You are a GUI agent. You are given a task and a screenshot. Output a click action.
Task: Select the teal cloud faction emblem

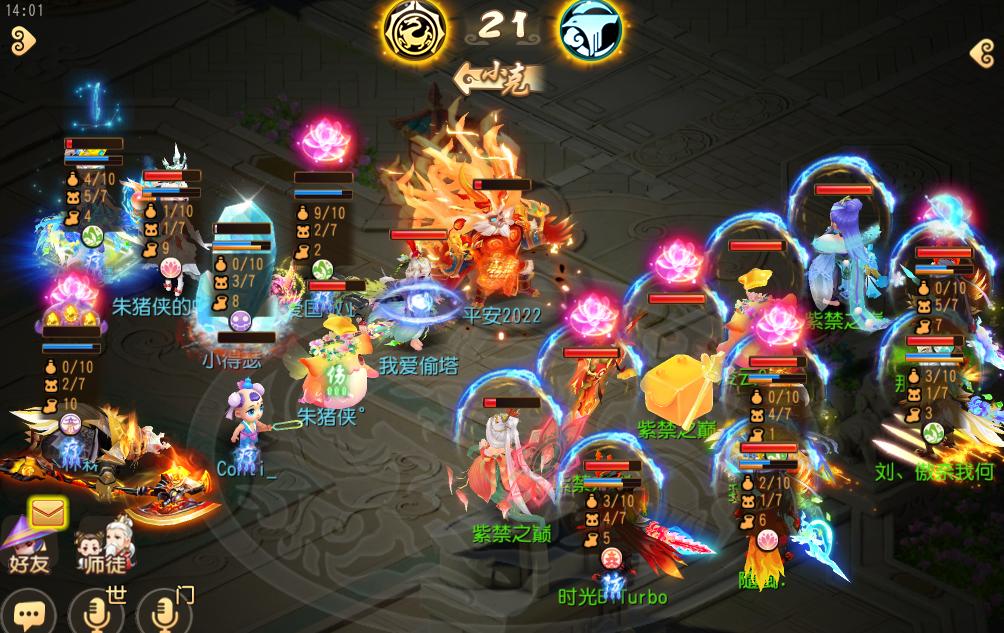[x=590, y=30]
